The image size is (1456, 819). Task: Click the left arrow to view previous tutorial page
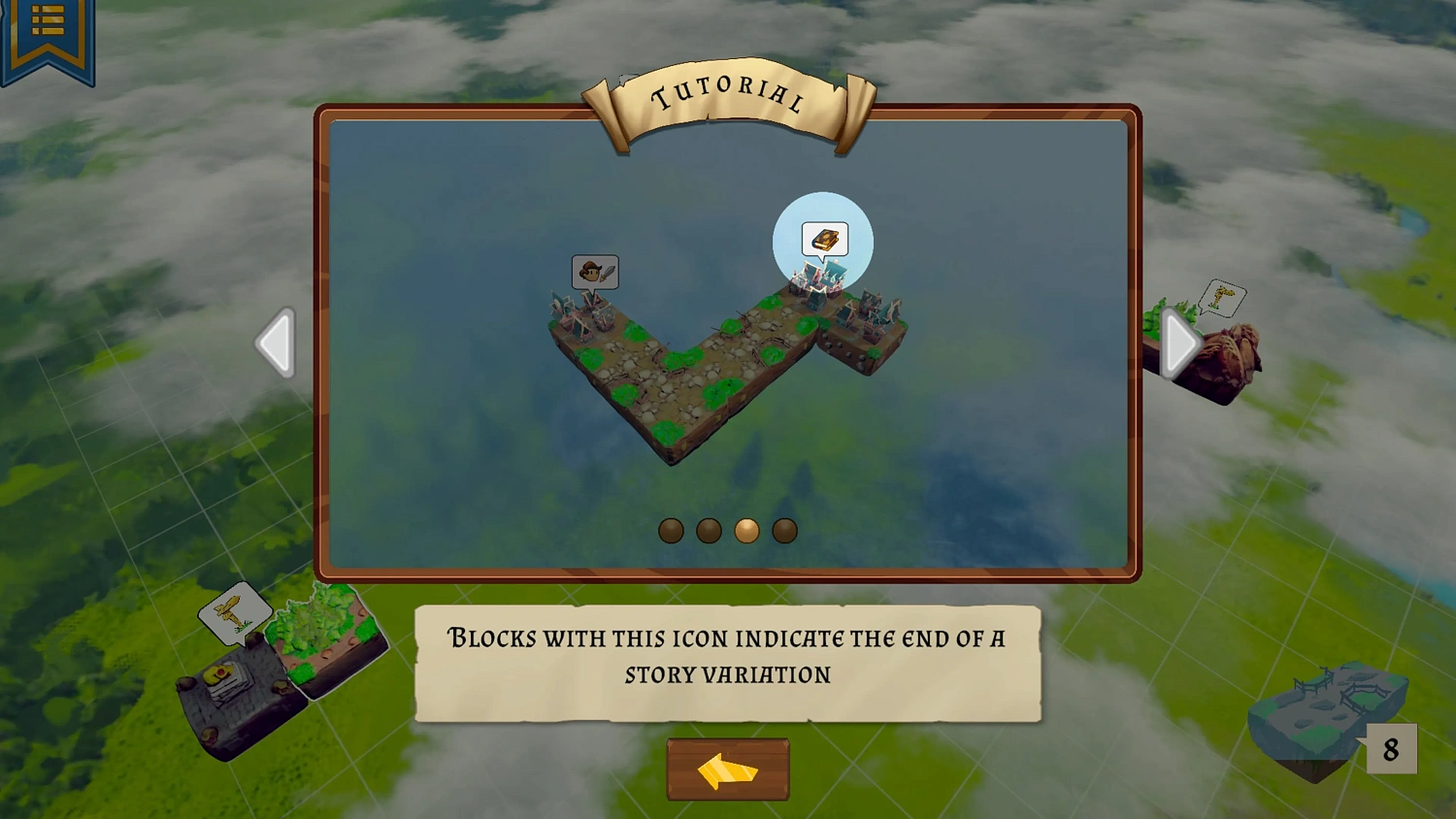(277, 343)
